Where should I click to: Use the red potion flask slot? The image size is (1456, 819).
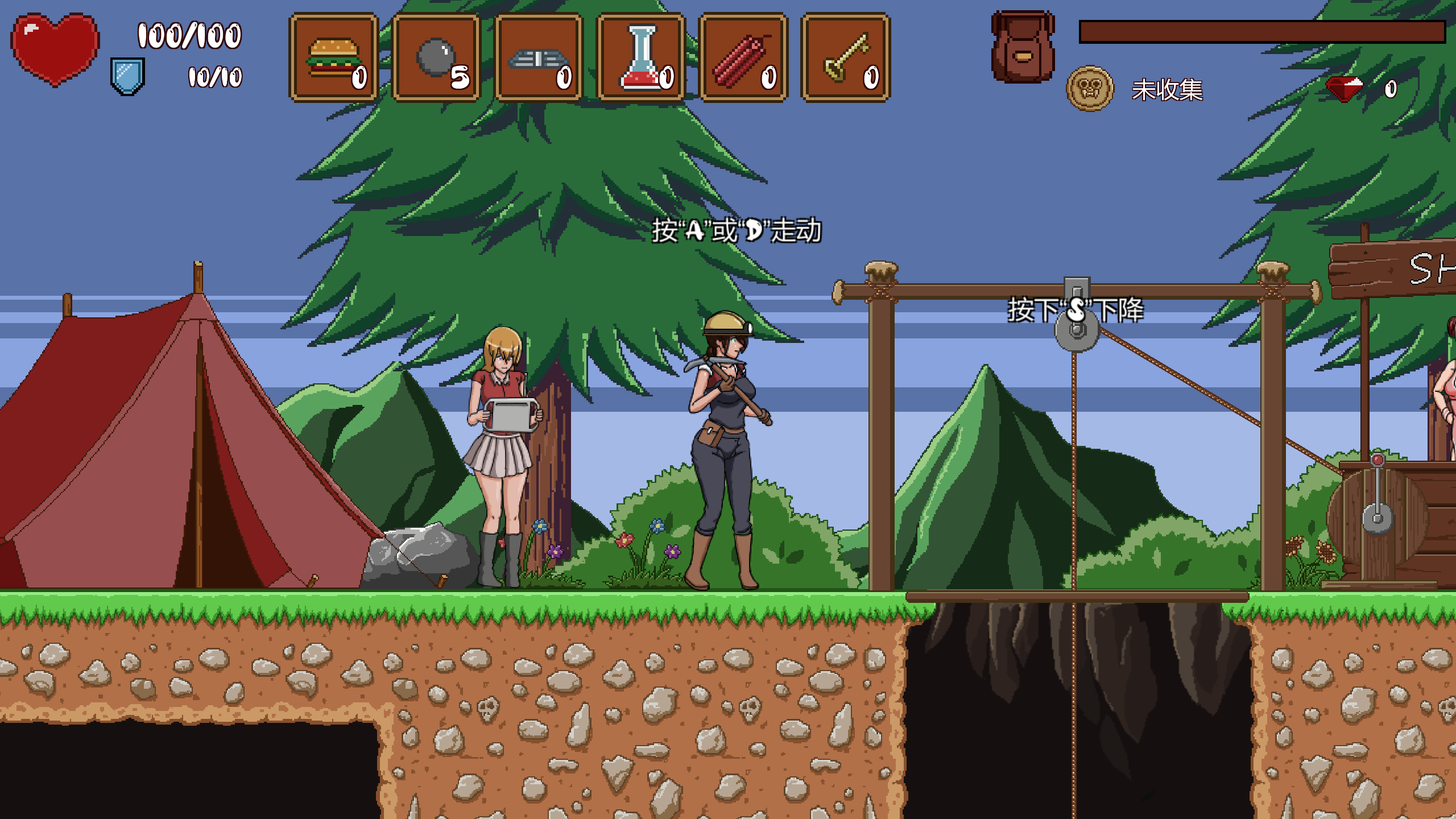point(641,57)
